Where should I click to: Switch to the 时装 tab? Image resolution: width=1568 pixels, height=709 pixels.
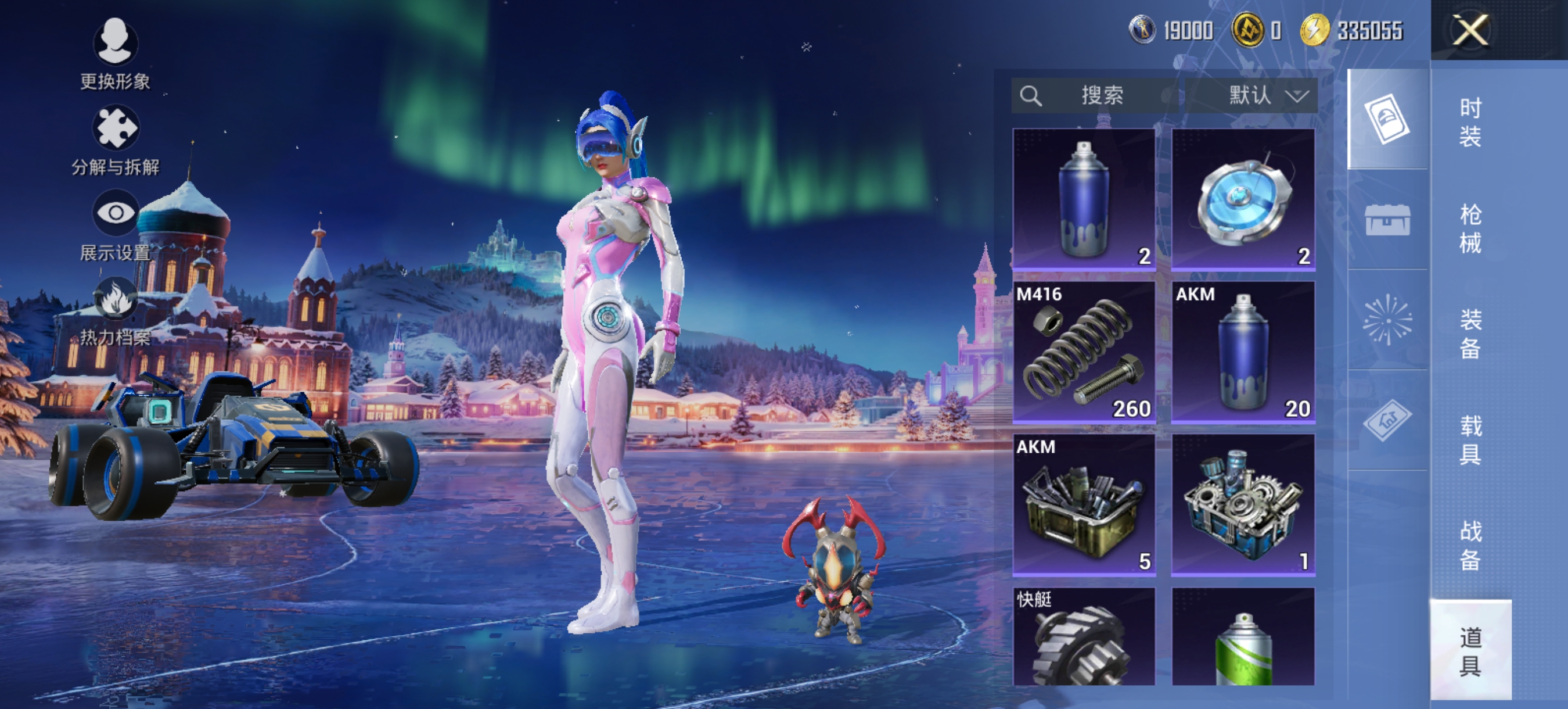[x=1470, y=122]
